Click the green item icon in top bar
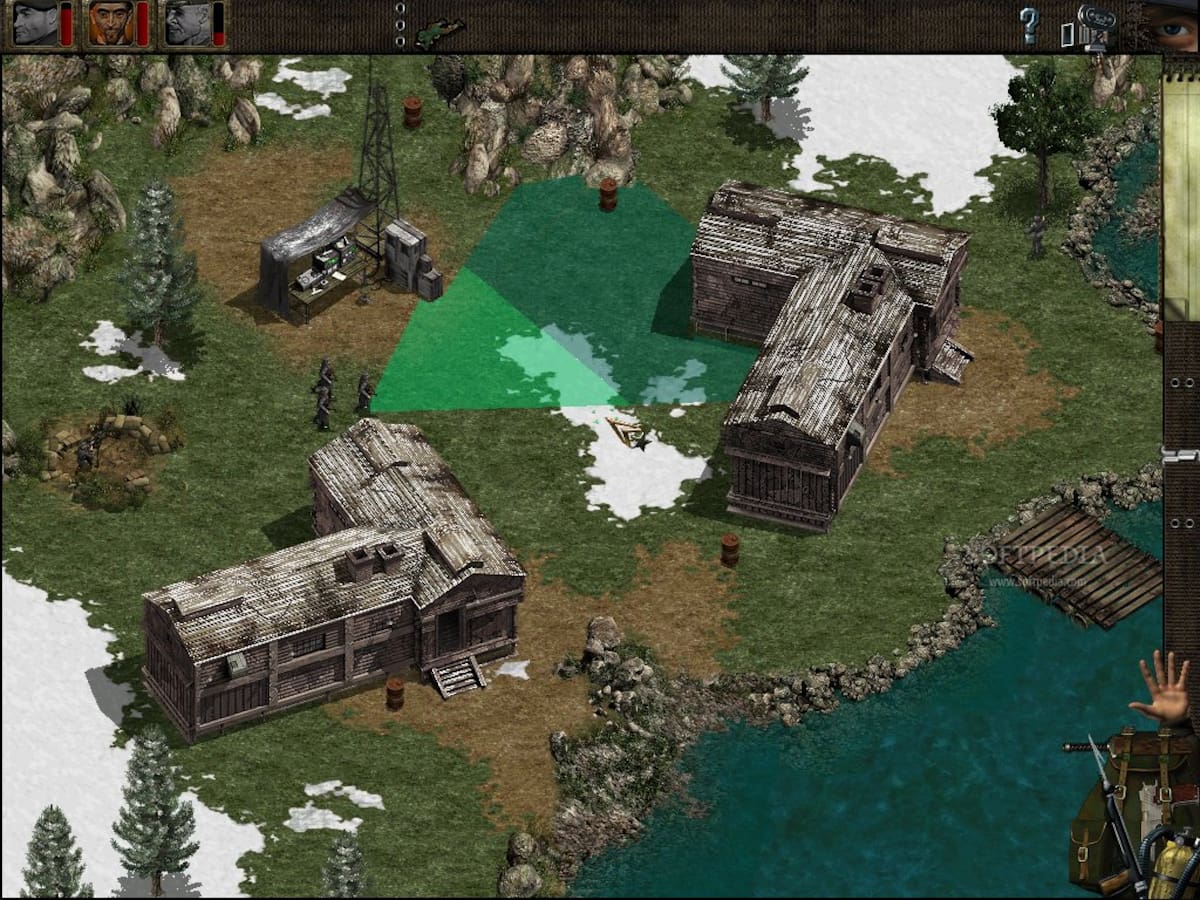1200x900 pixels. [440, 32]
